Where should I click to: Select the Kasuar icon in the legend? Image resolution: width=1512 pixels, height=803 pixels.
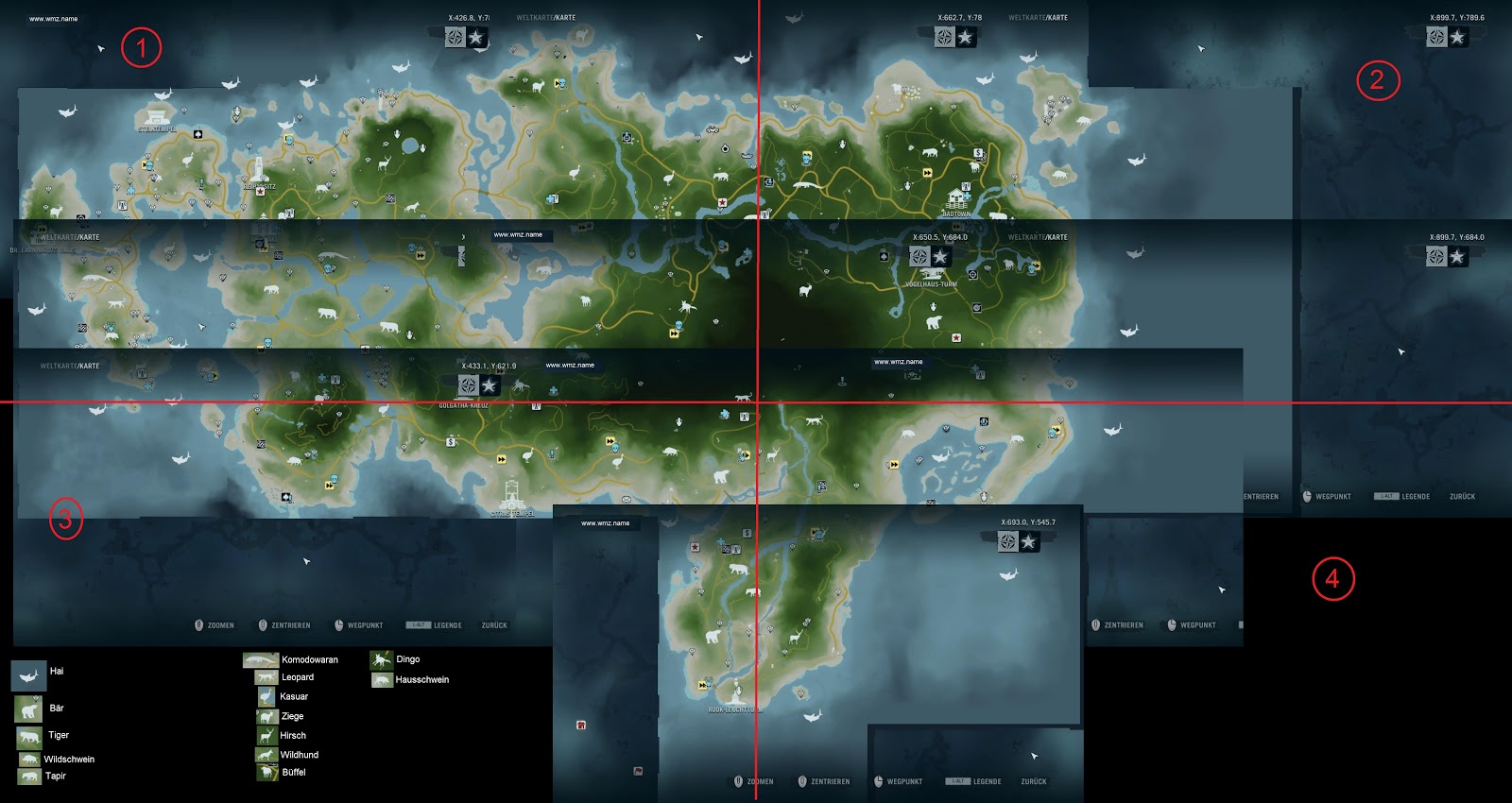point(267,695)
